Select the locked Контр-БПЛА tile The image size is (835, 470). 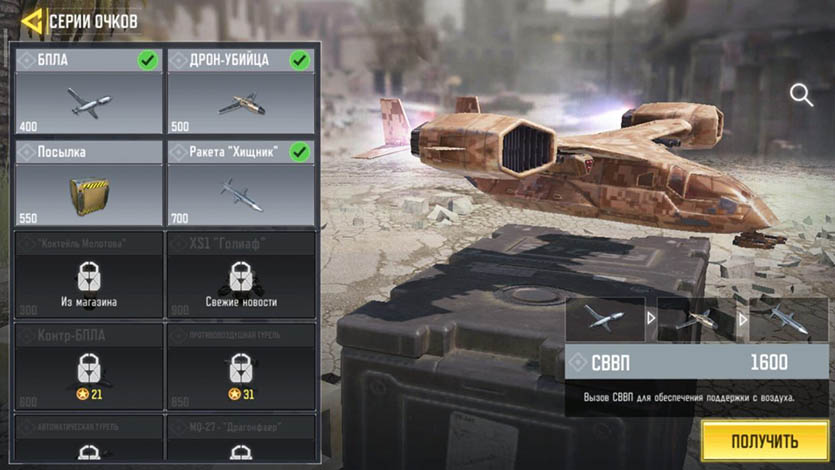tap(87, 366)
